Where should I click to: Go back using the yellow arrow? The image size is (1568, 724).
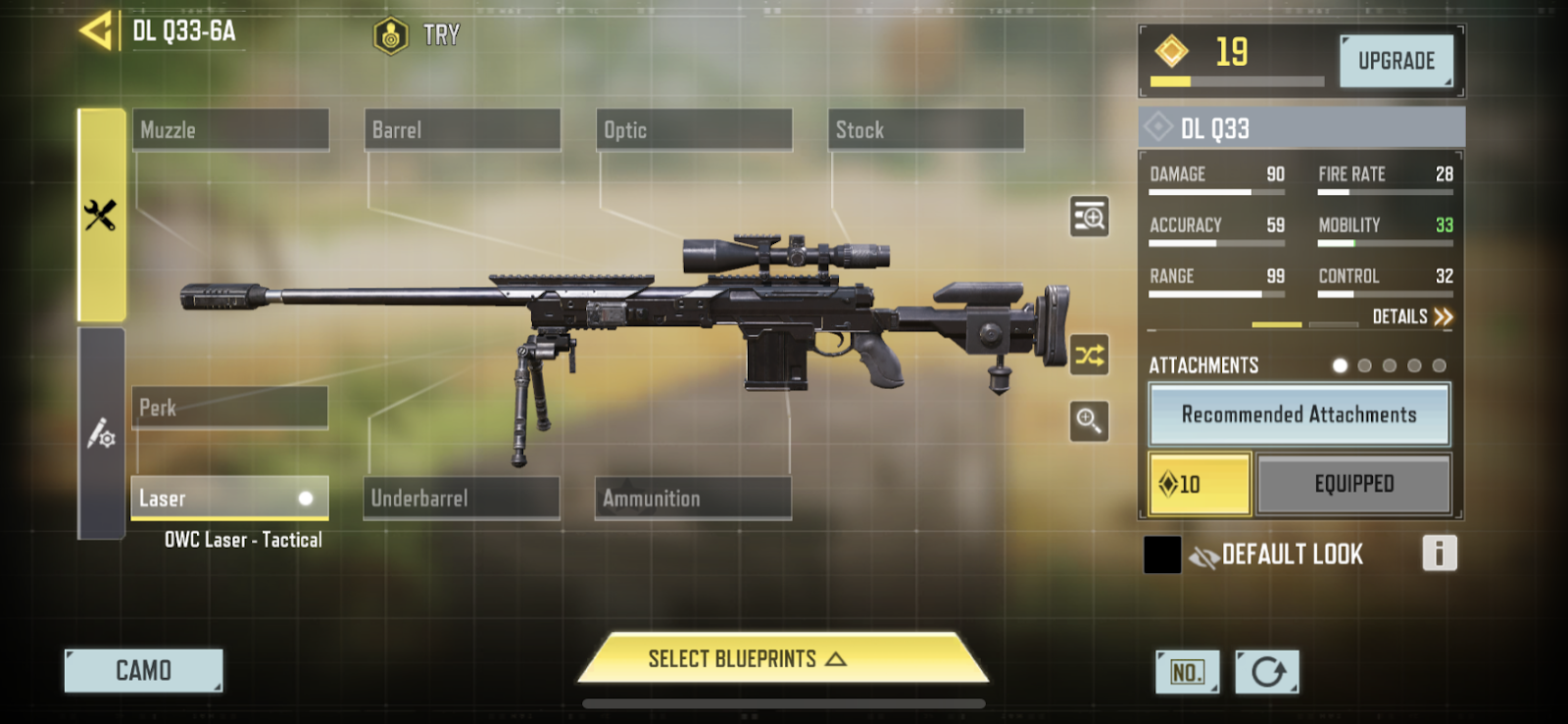click(x=96, y=31)
